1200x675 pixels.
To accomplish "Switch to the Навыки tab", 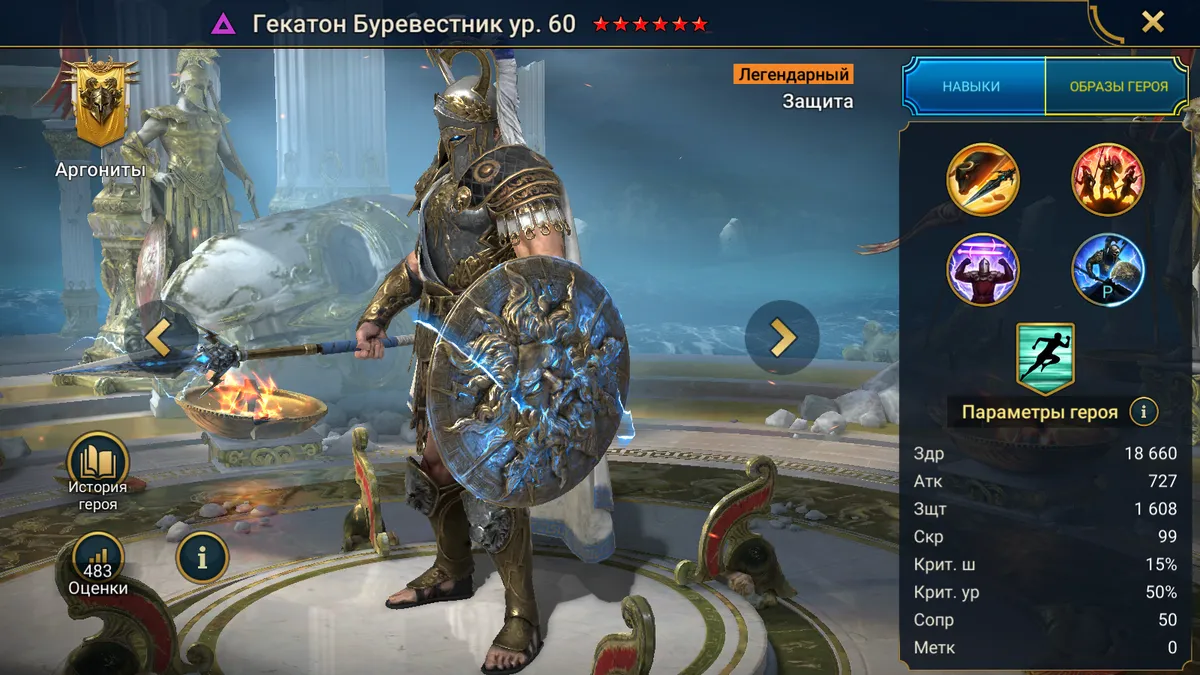I will click(971, 87).
